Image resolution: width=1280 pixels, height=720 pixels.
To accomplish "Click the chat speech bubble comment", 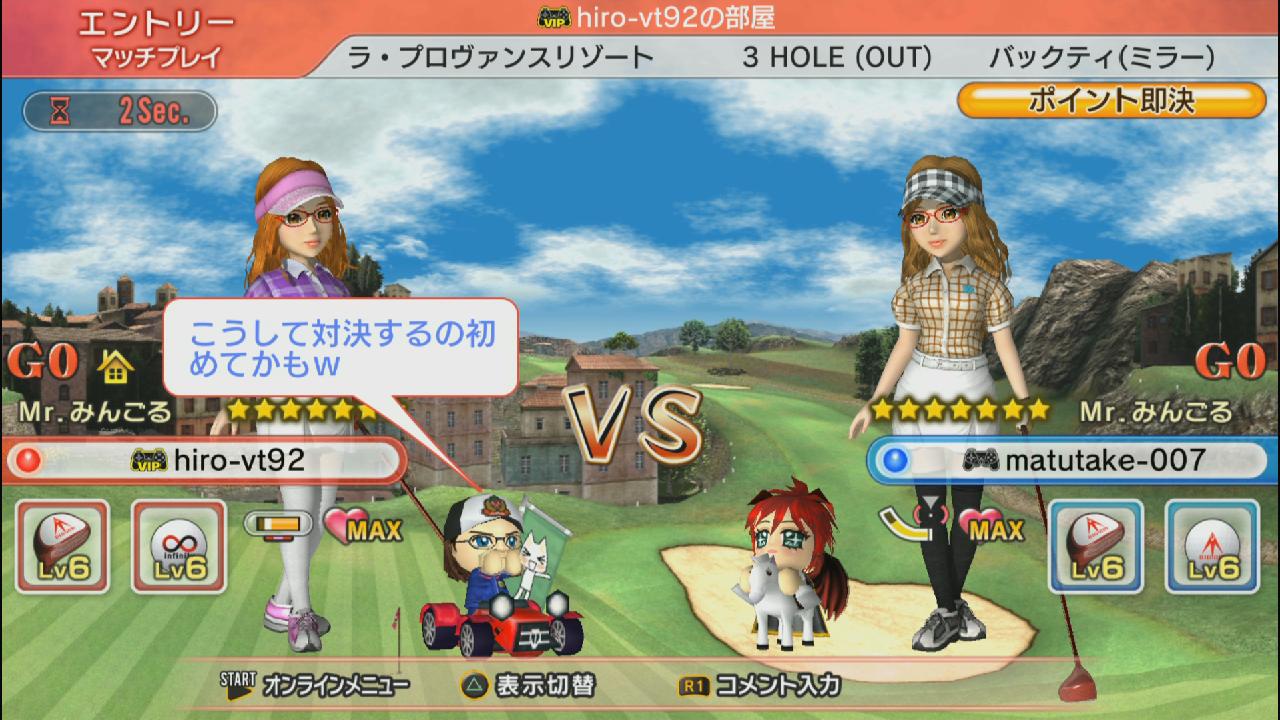I will click(x=340, y=348).
